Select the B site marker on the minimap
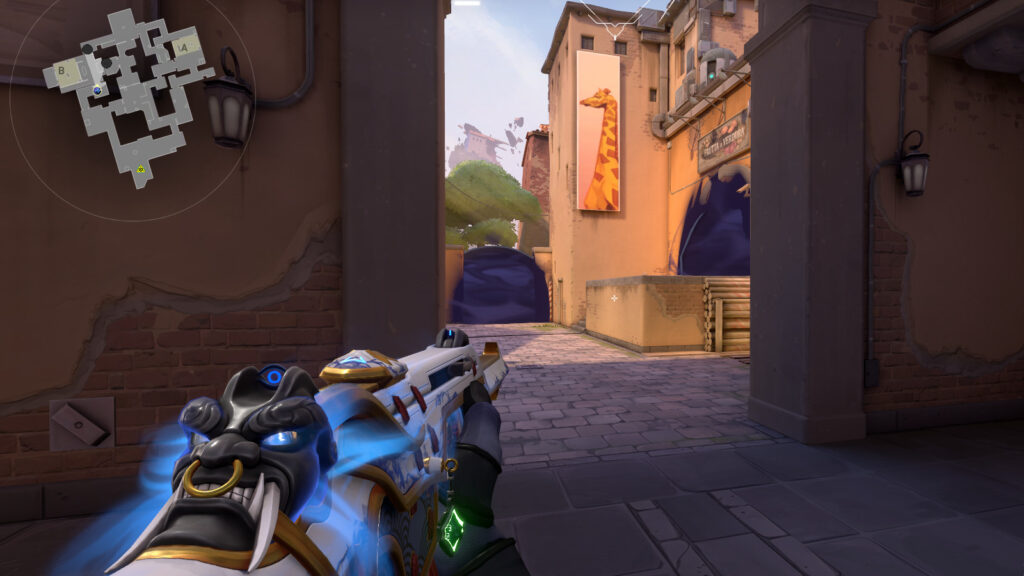 62,71
